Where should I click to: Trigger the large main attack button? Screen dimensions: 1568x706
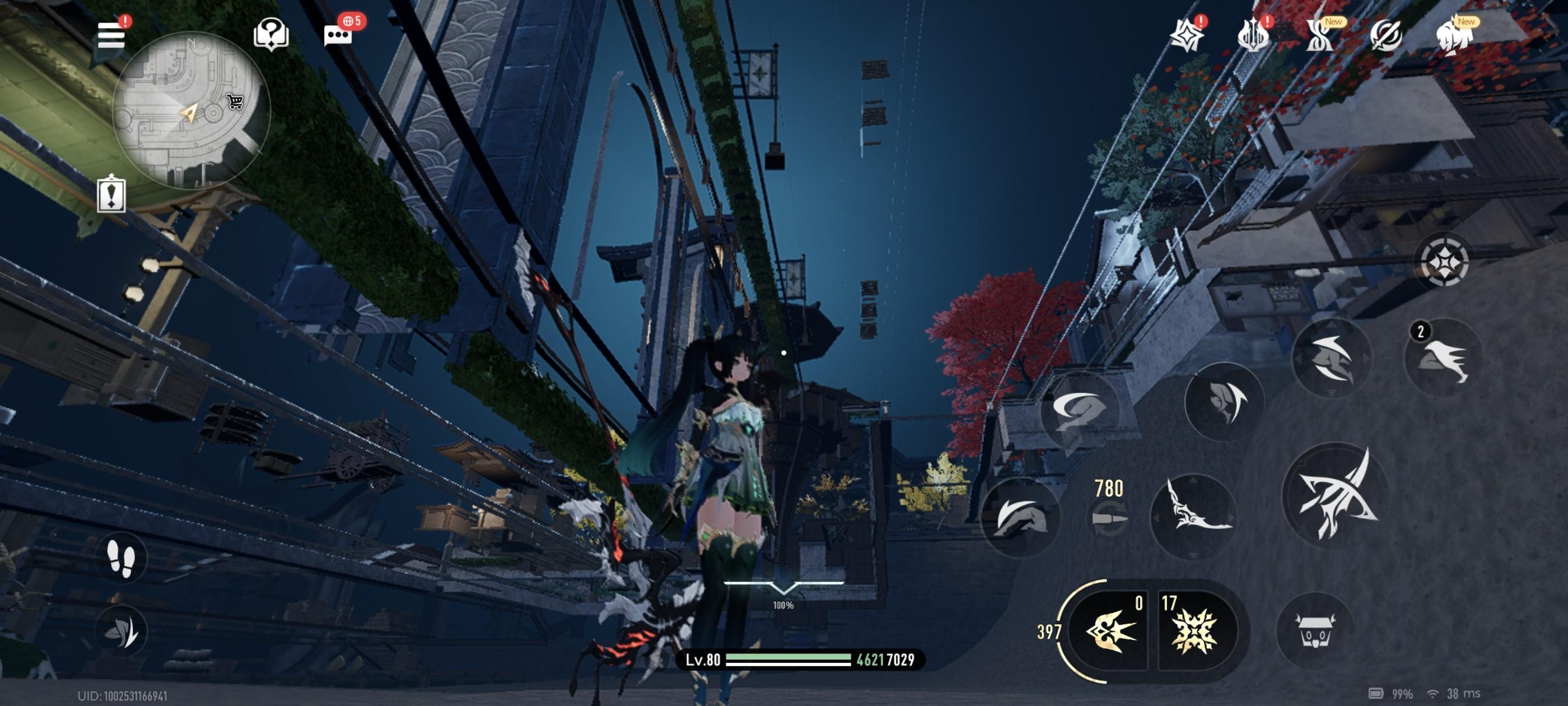[1337, 495]
